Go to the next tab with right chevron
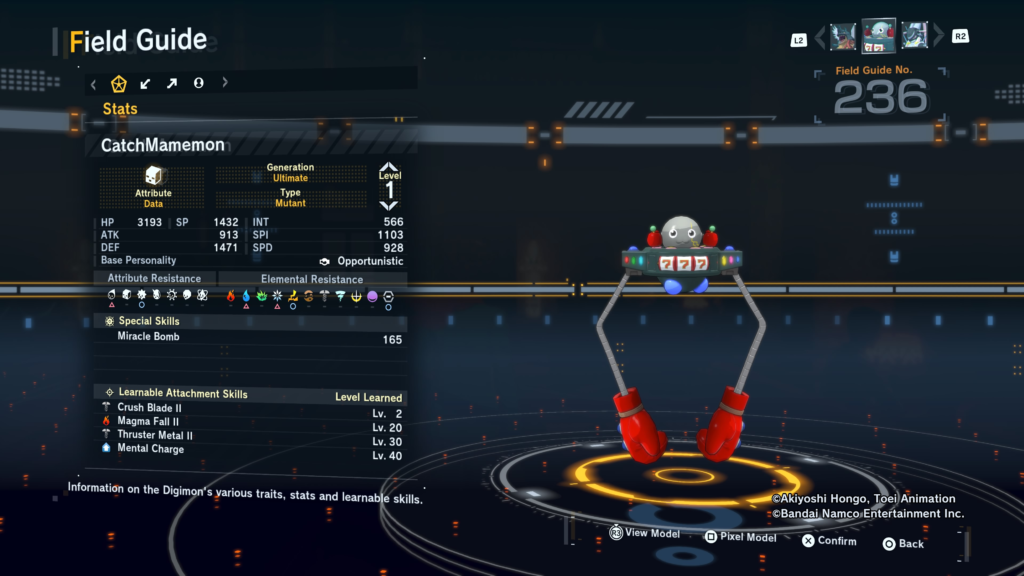 tap(225, 83)
